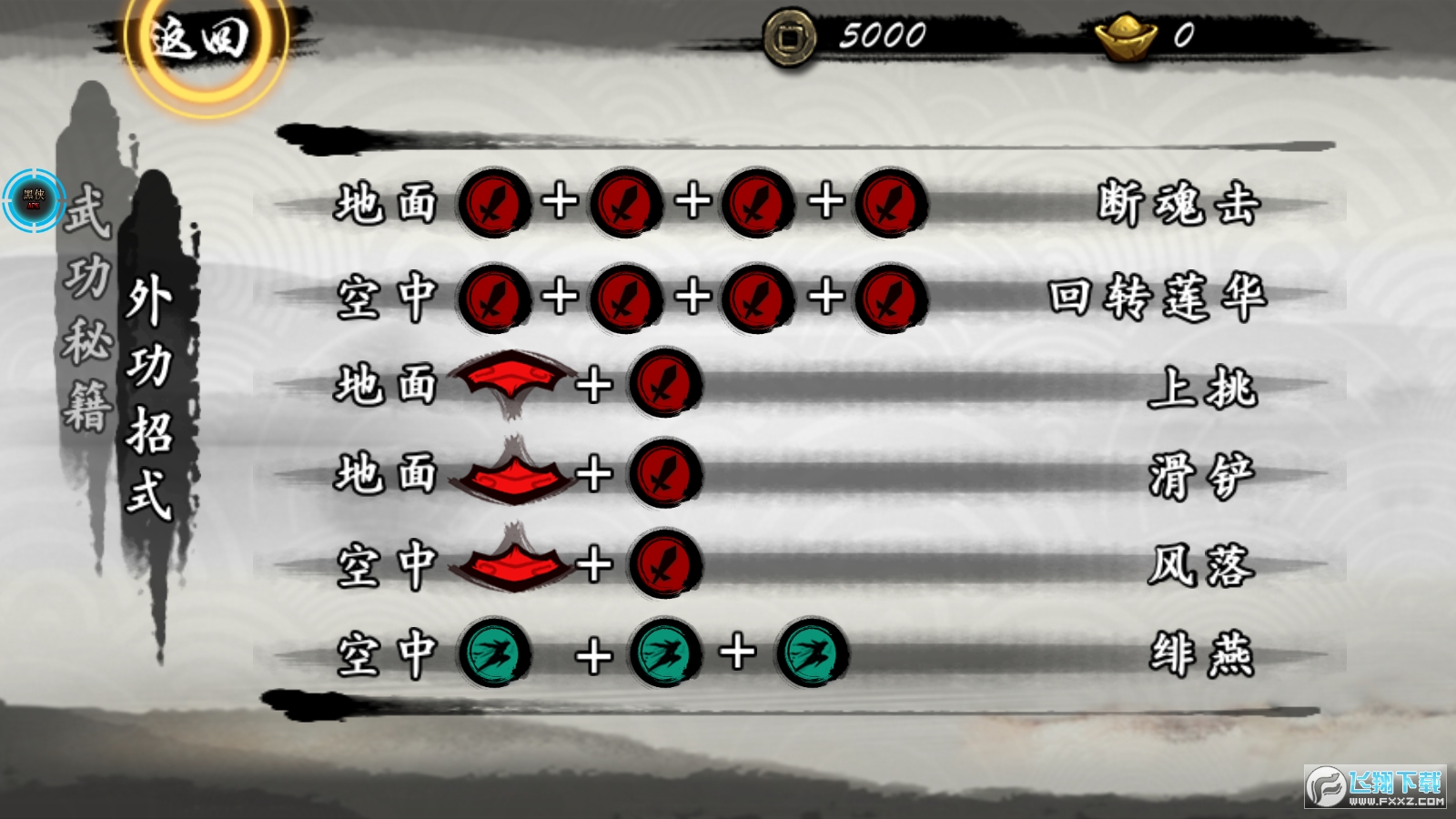Expand the 断魂击 combo row details
This screenshot has width=1456, height=819.
1177,203
